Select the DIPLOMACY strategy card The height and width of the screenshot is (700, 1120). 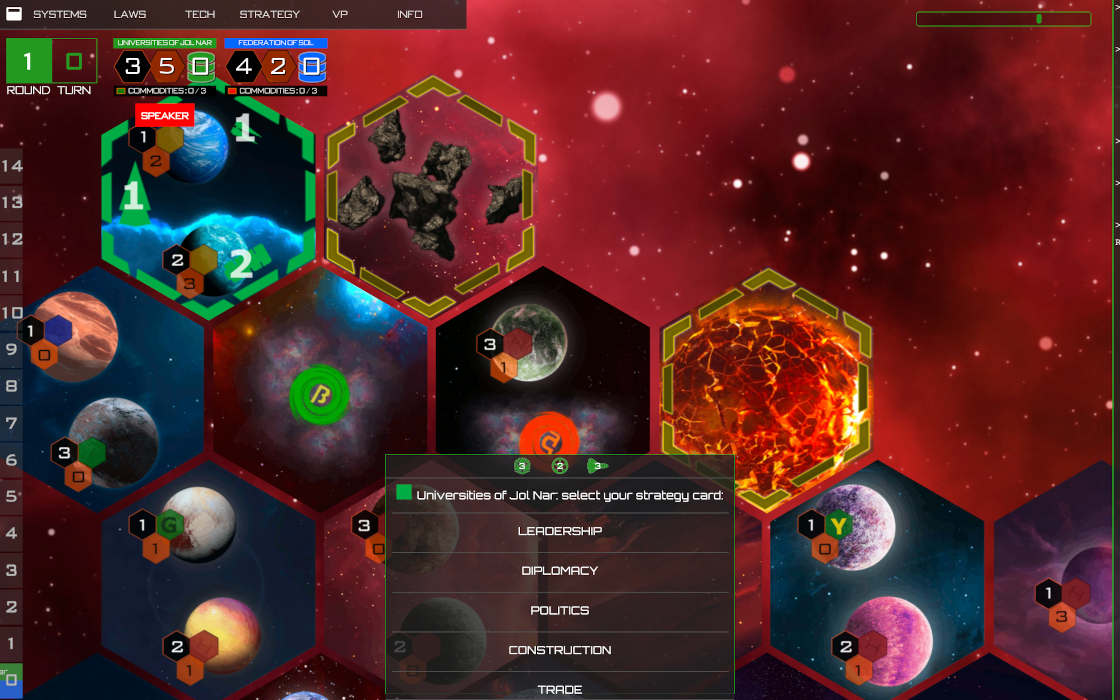[560, 571]
